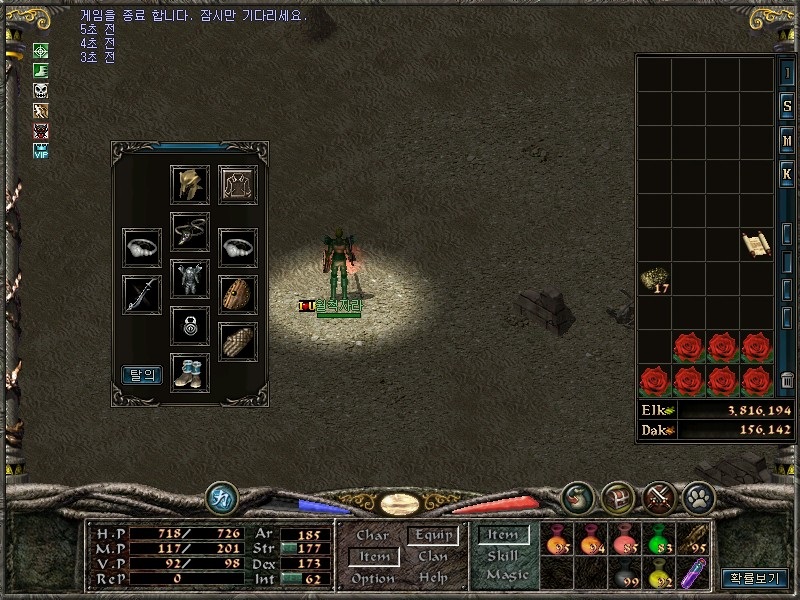This screenshot has height=600, width=800.
Task: Click the 탈의 undress button
Action: point(142,375)
